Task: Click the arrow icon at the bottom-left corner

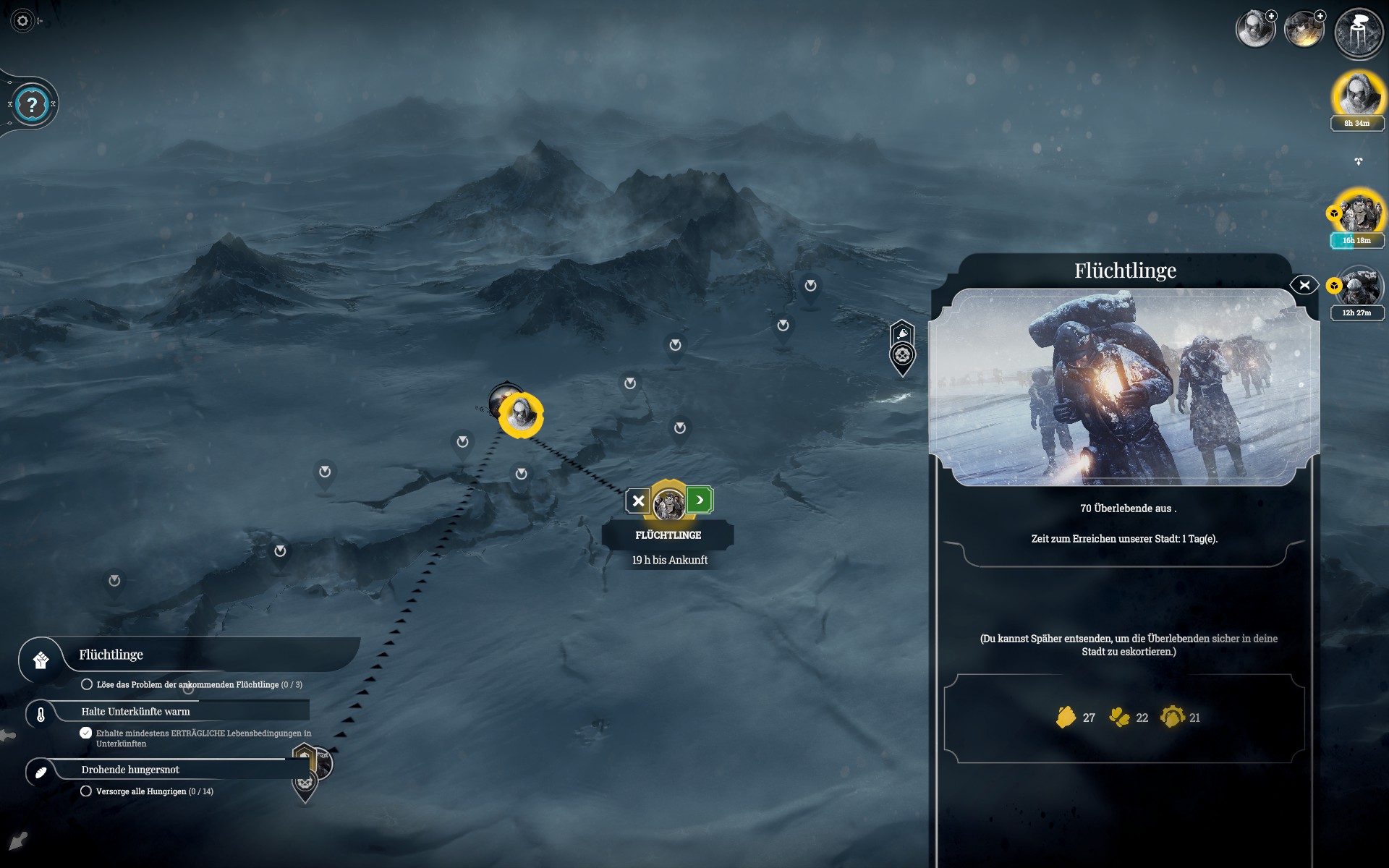Action: [x=18, y=841]
